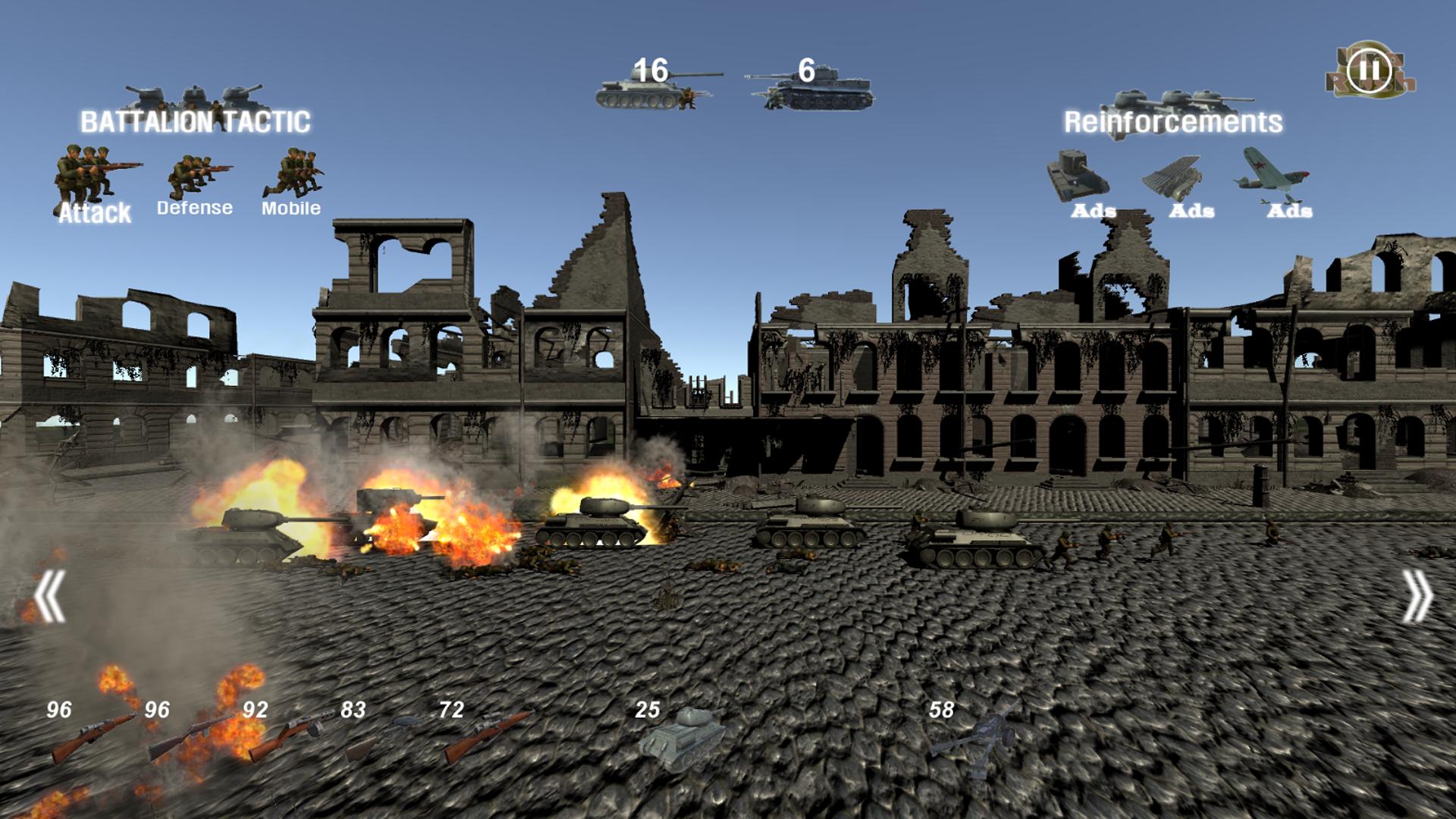
Task: Open the Reinforcements panel header
Action: [x=1174, y=120]
